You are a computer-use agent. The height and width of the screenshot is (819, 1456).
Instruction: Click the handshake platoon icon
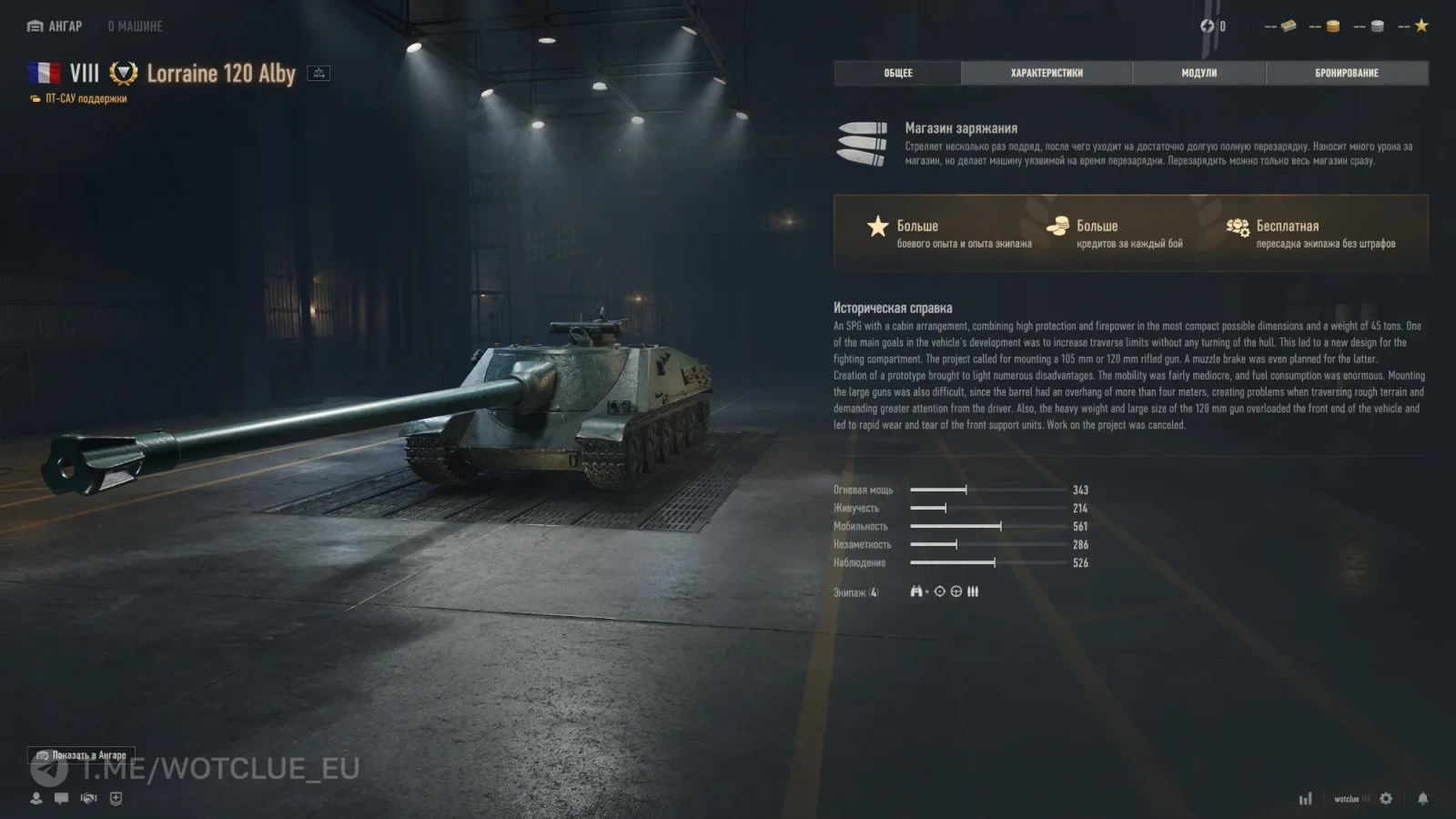[x=88, y=798]
